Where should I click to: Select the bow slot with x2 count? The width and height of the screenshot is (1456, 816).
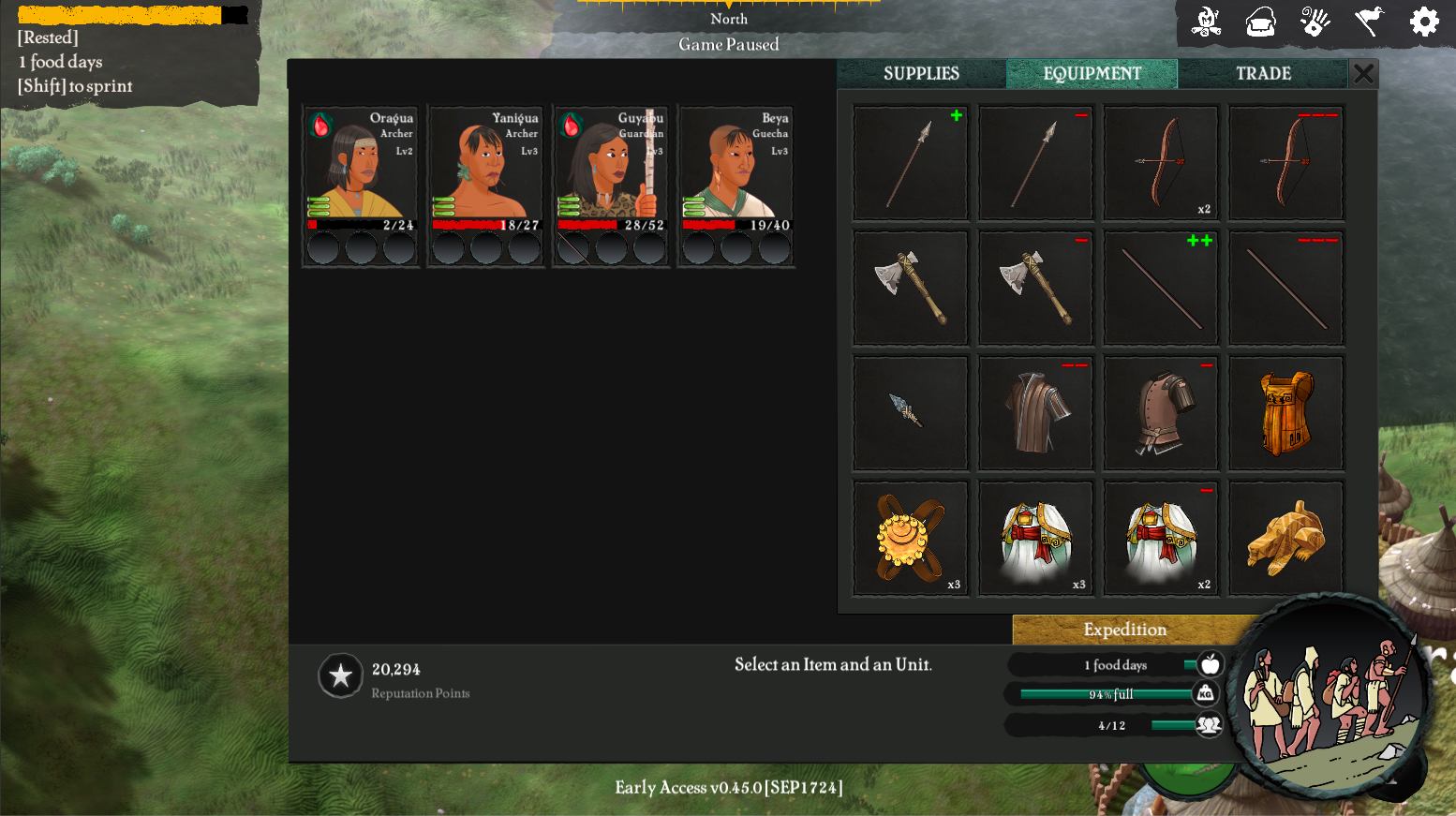tap(1161, 163)
